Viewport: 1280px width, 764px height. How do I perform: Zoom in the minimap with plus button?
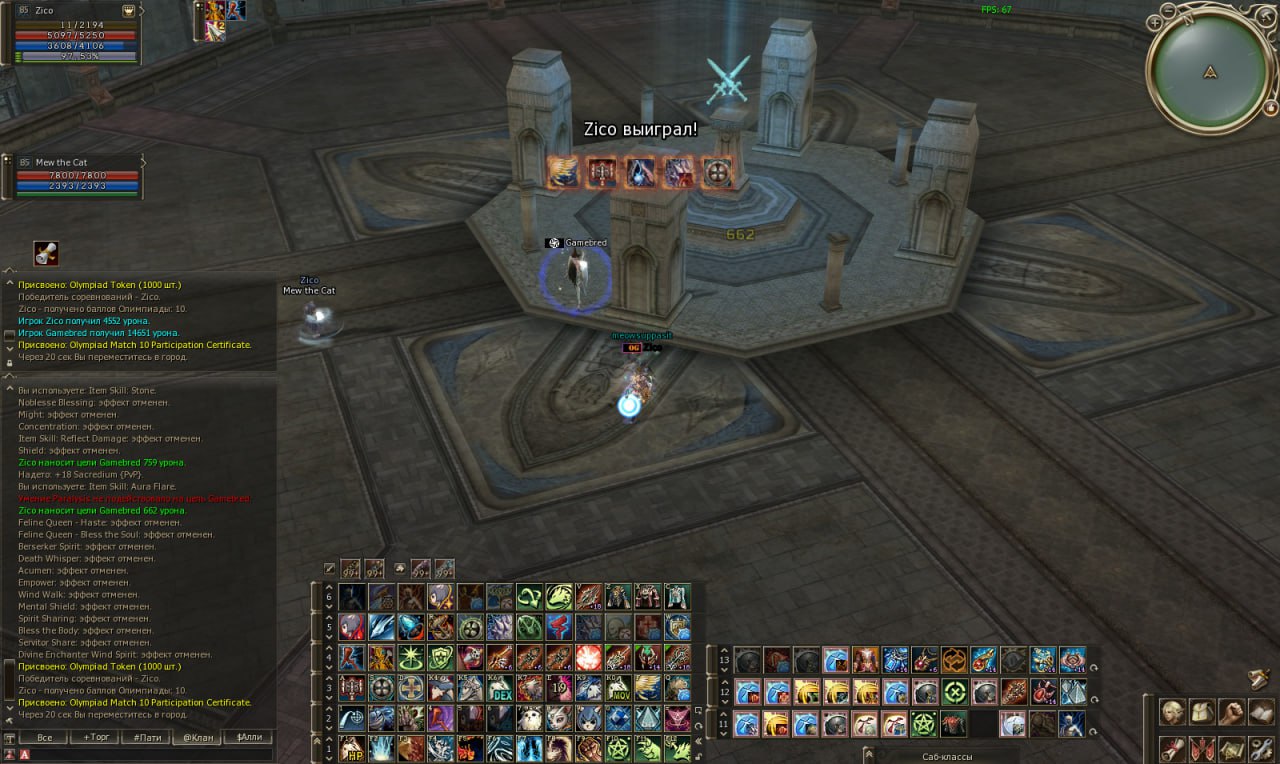(x=1155, y=21)
